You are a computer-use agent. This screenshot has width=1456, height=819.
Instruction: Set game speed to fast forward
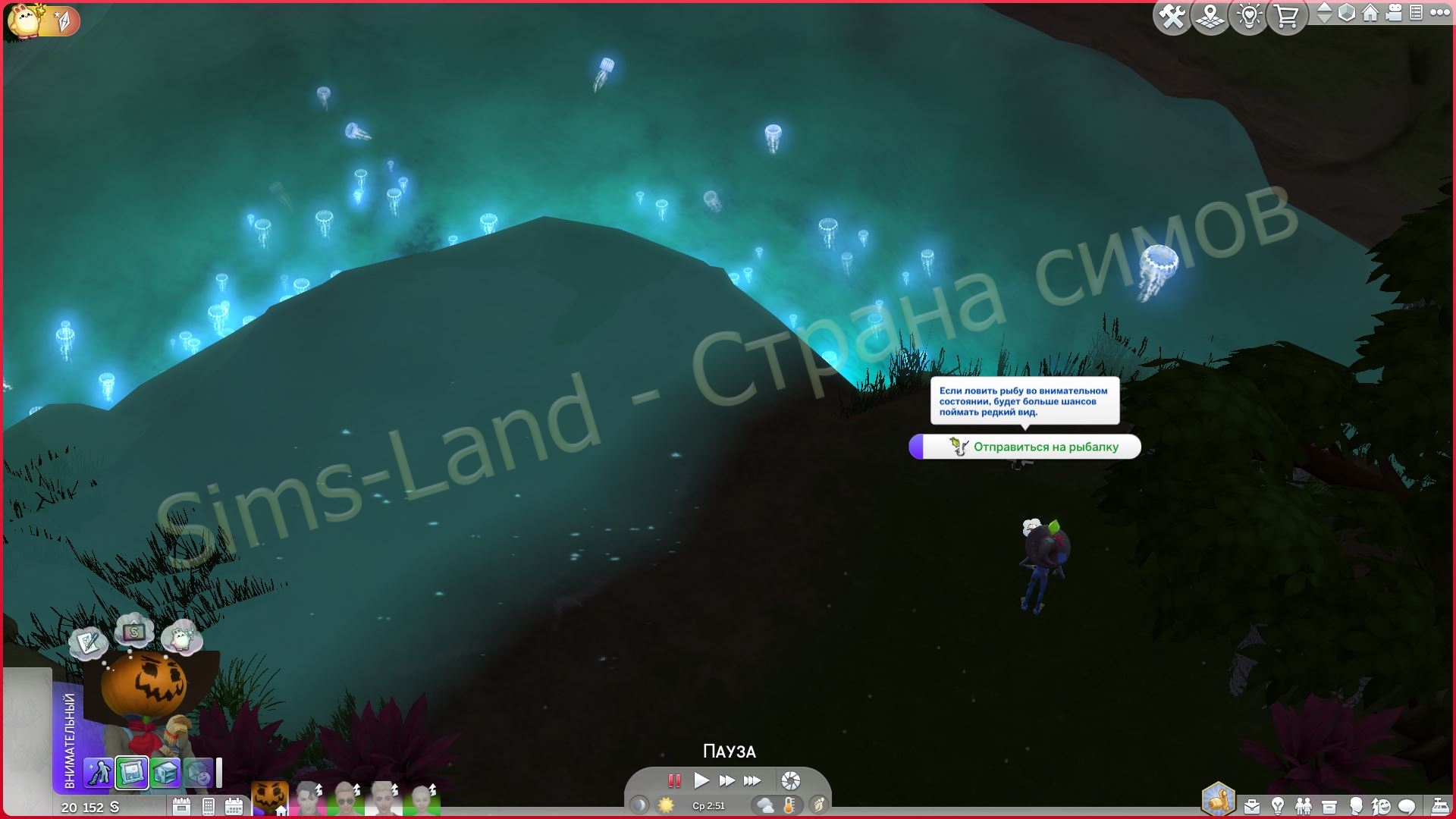[x=726, y=780]
